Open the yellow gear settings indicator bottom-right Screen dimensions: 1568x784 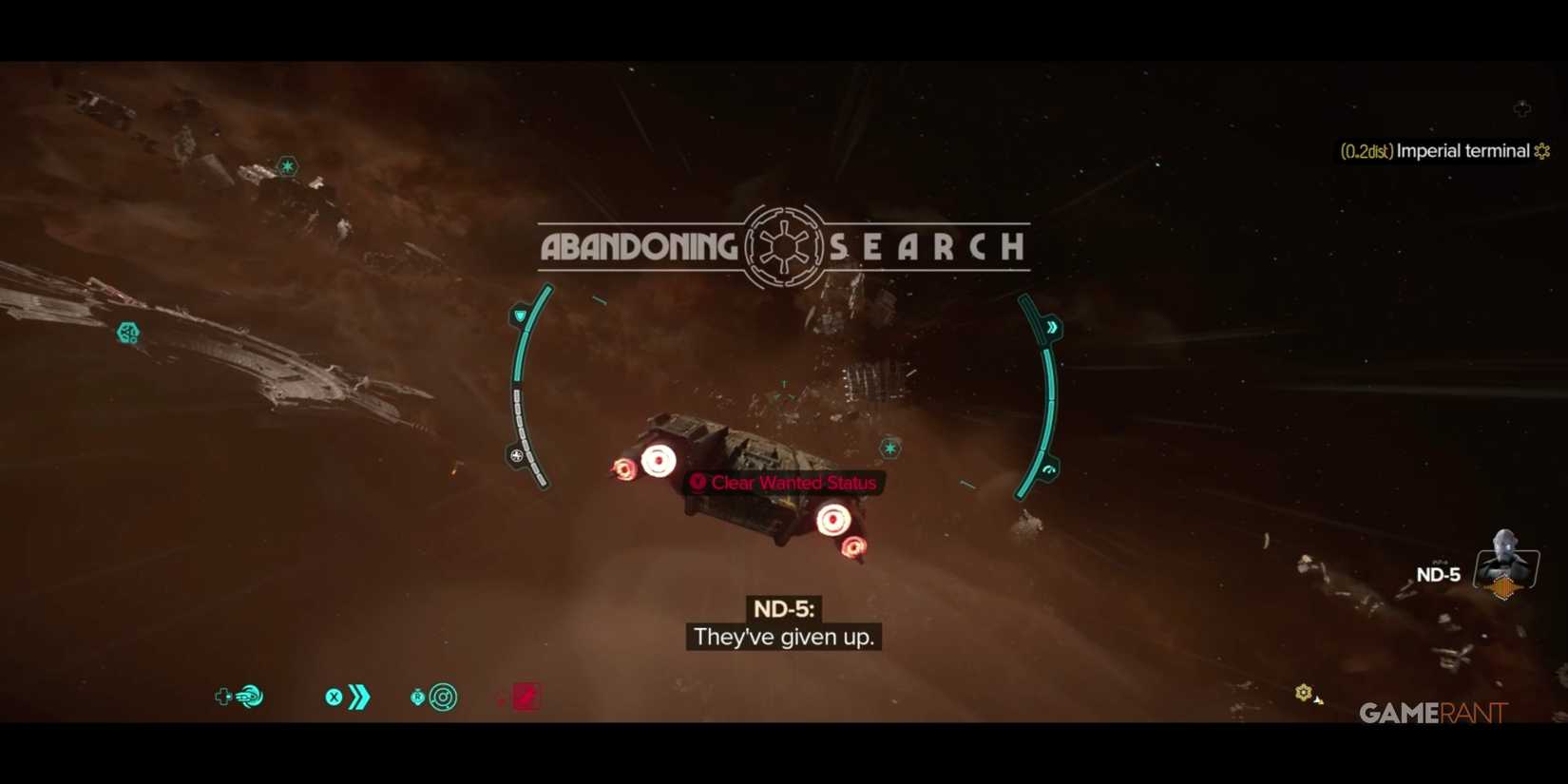click(x=1302, y=693)
